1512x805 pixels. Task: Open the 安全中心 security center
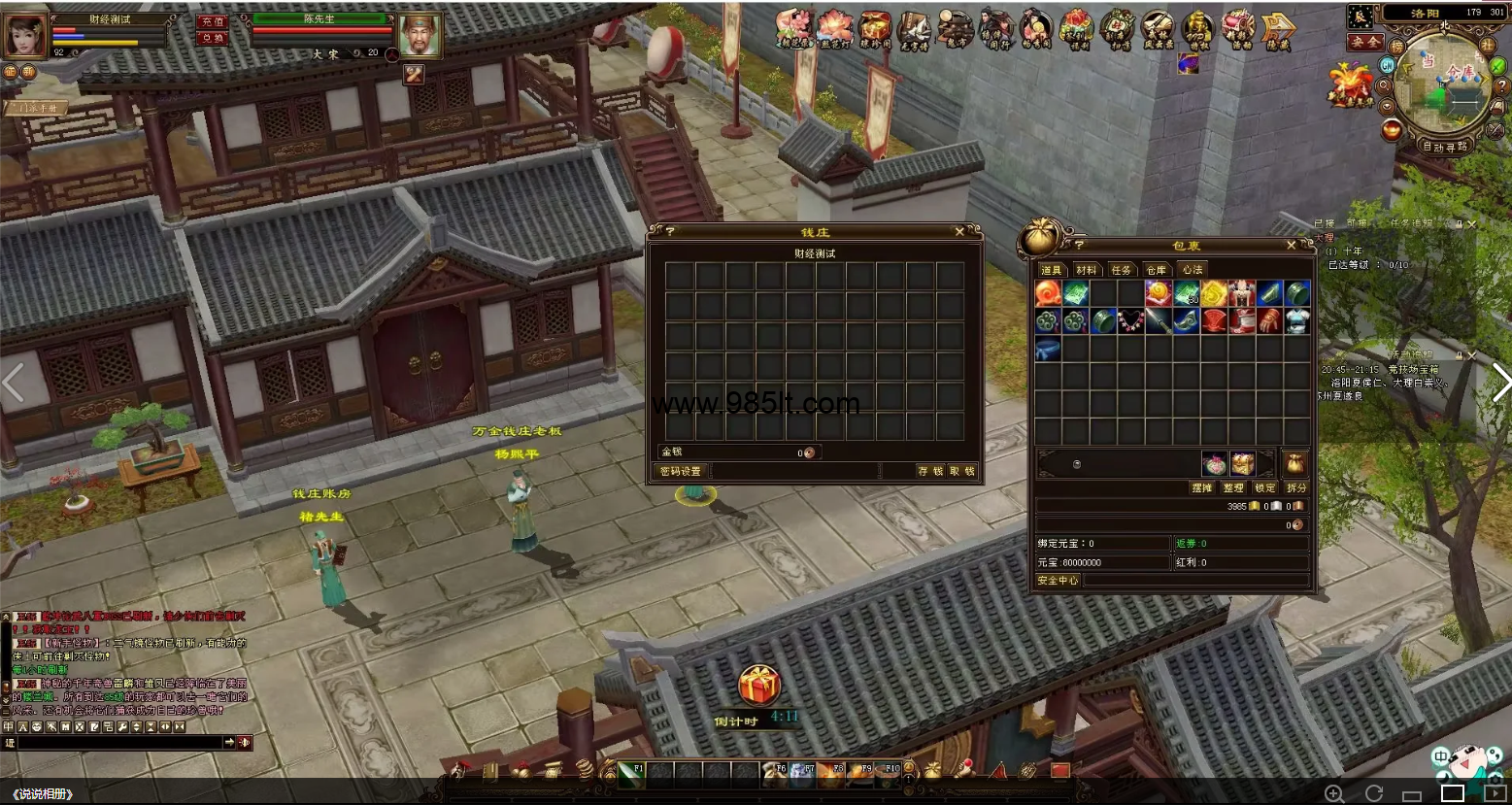coord(1058,580)
